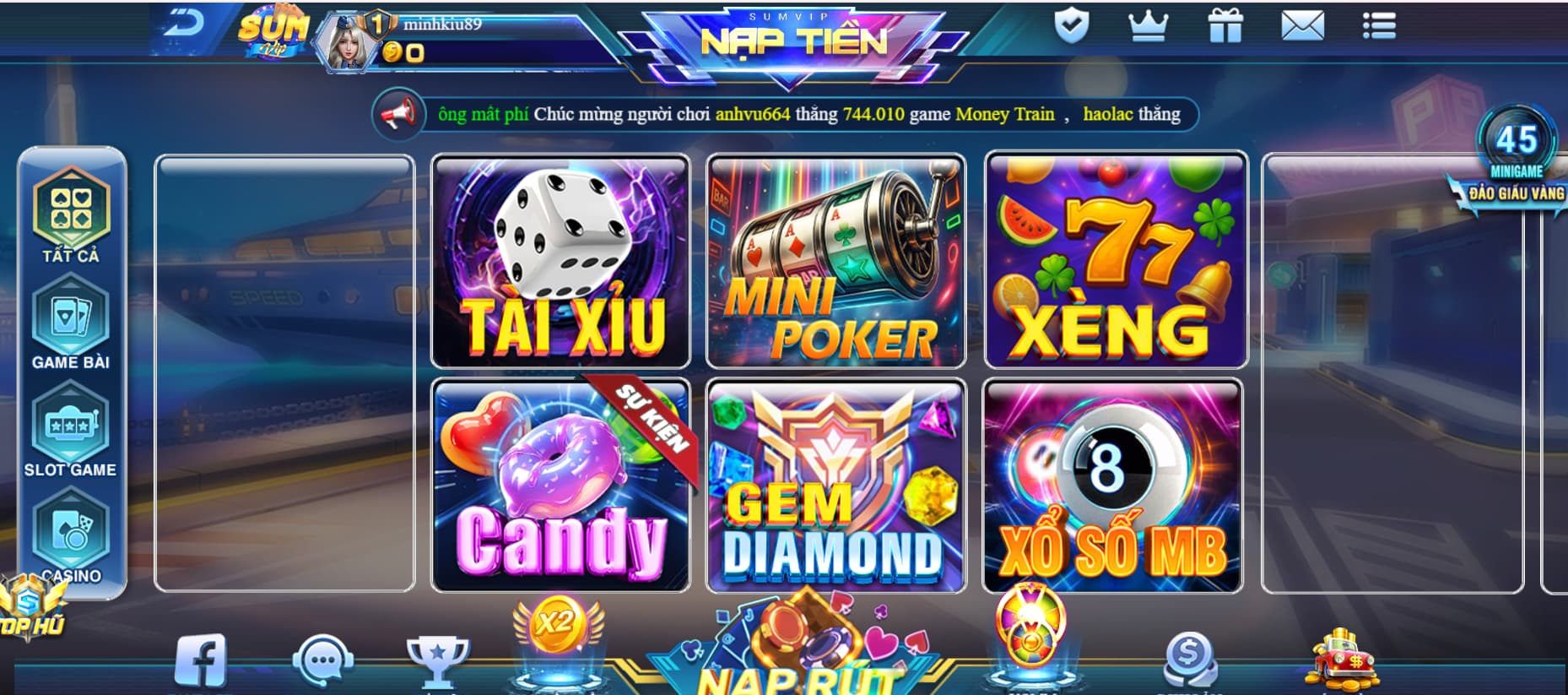1568x695 pixels.
Task: Choose the Xổ Số MB lottery
Action: point(1112,486)
